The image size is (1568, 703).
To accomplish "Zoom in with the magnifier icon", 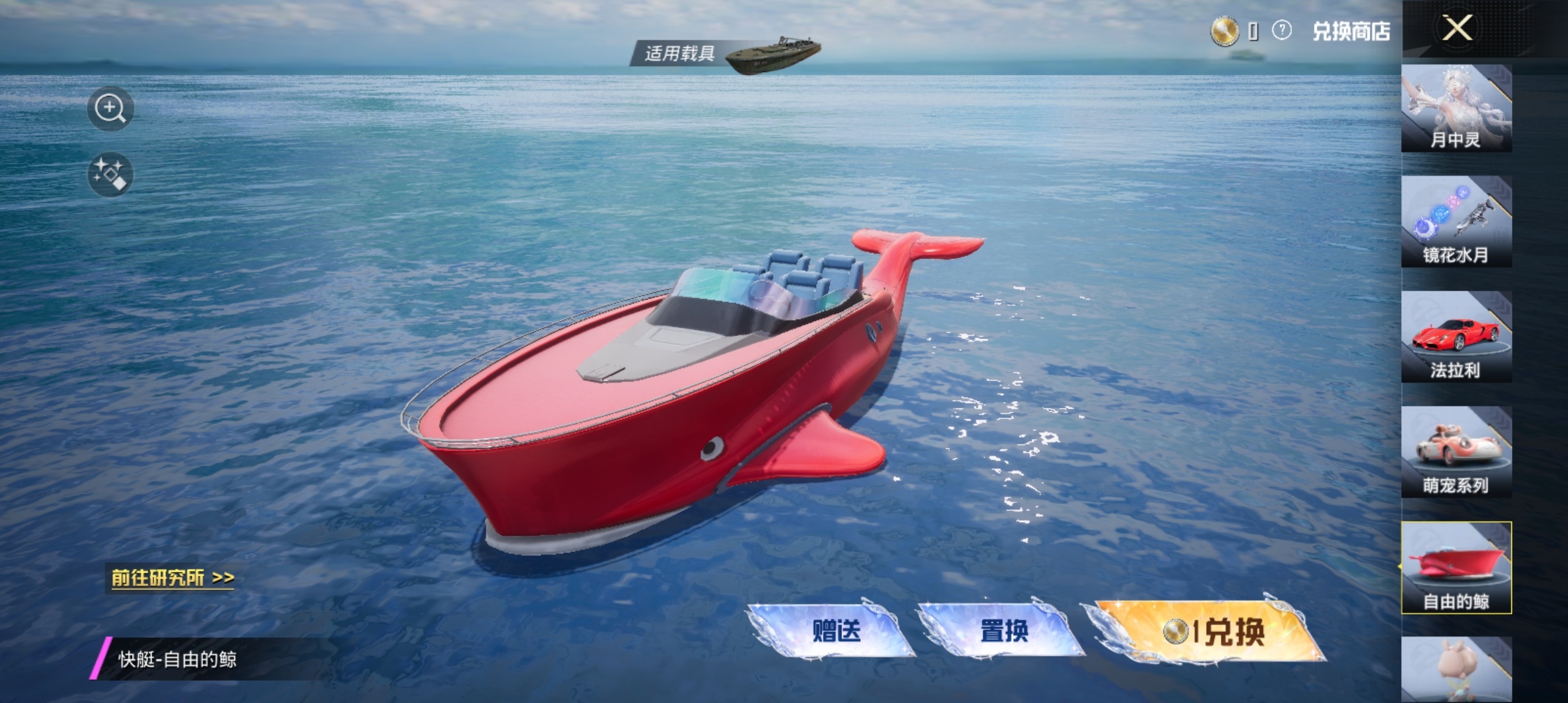I will 110,109.
